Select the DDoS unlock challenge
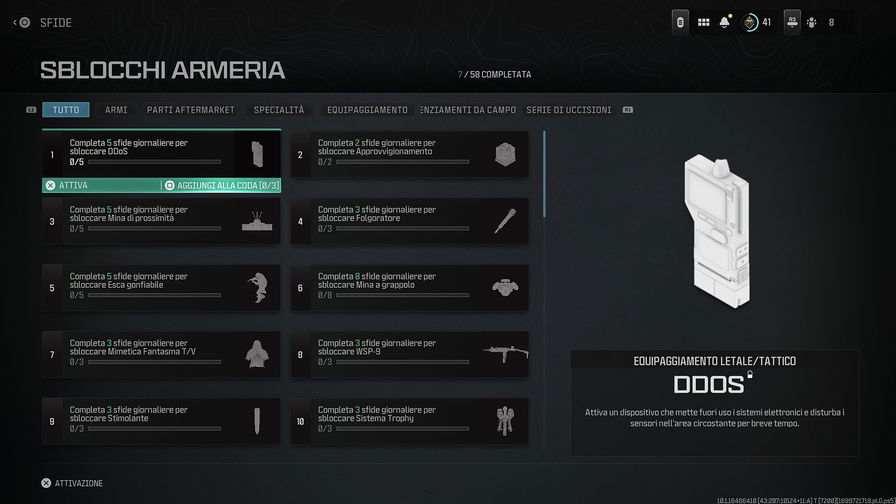The width and height of the screenshot is (896, 504). 160,154
